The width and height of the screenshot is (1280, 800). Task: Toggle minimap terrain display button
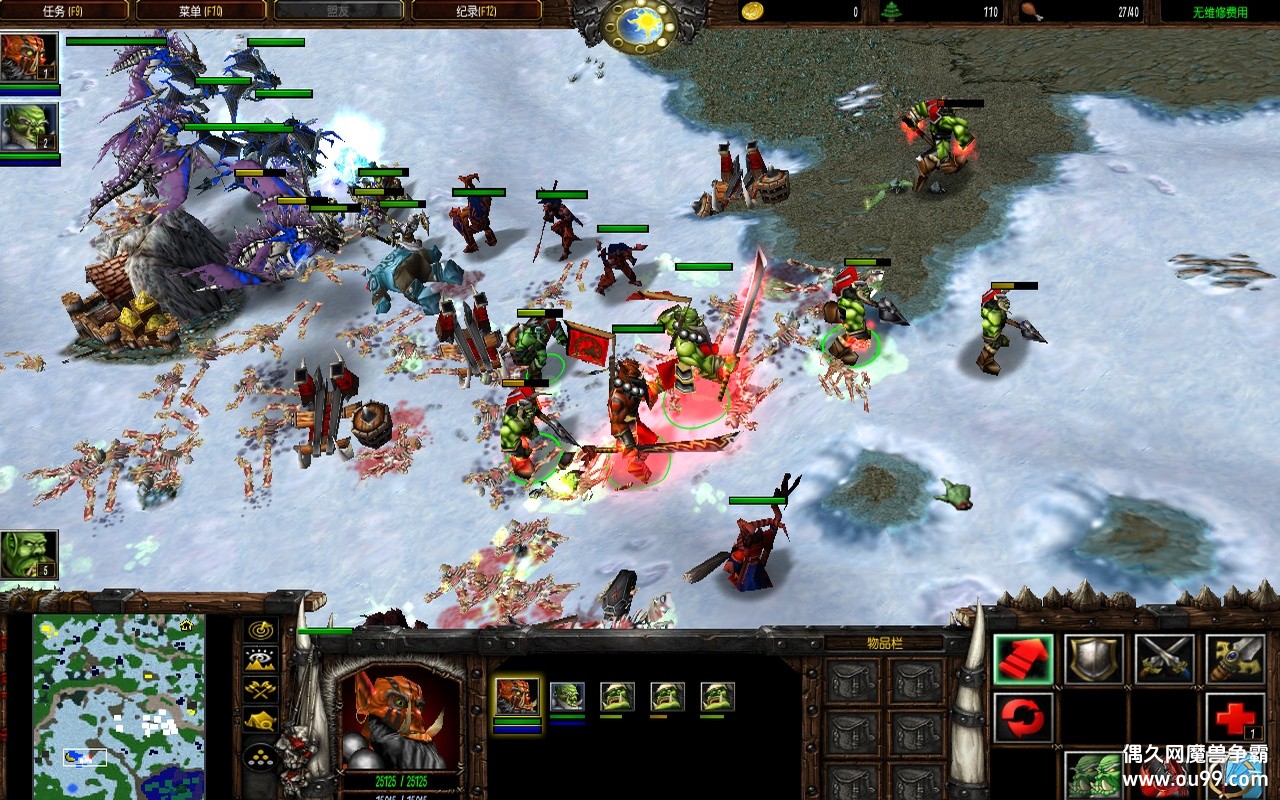(261, 659)
